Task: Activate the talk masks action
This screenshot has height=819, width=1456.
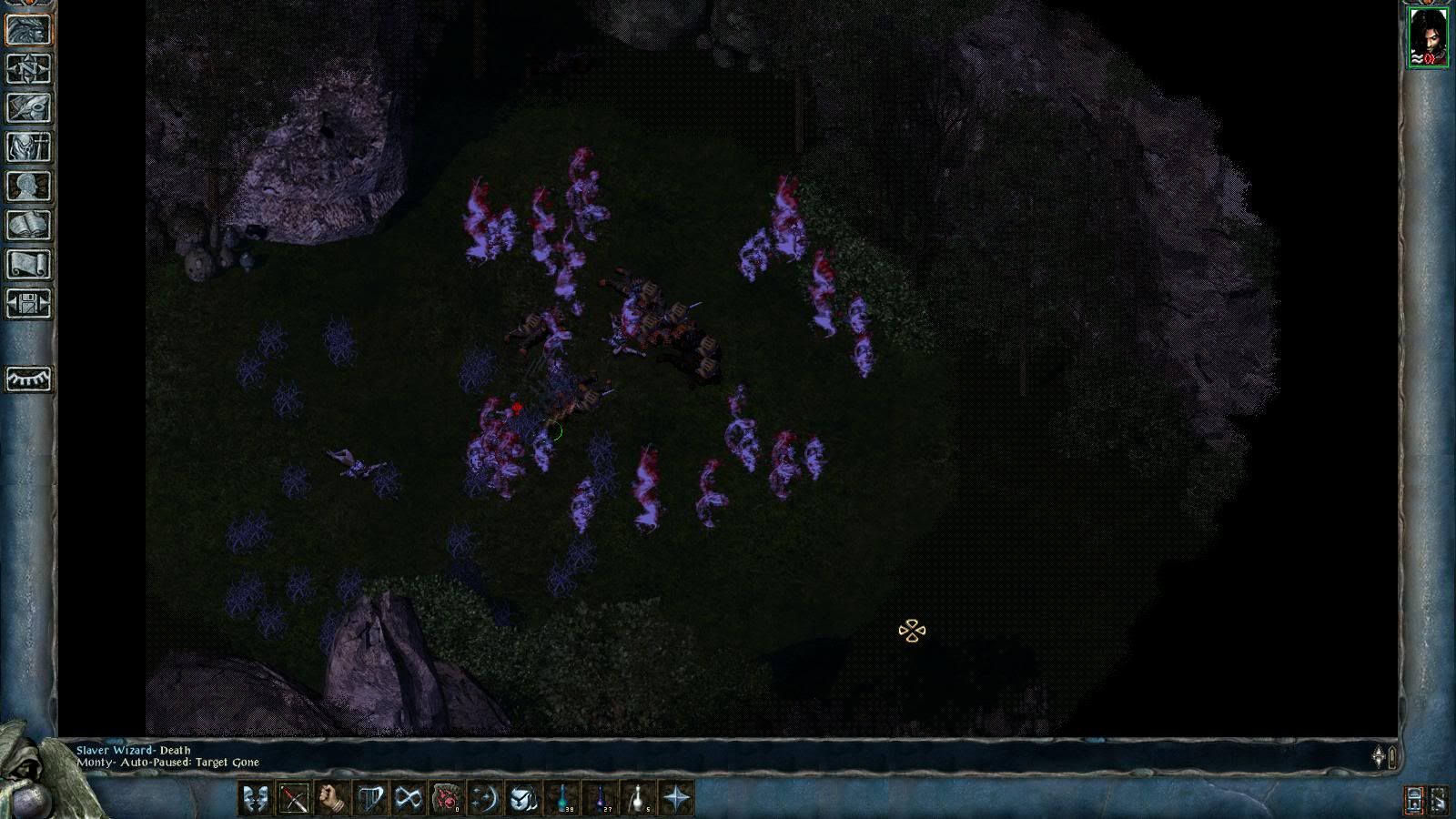Action: tap(256, 799)
